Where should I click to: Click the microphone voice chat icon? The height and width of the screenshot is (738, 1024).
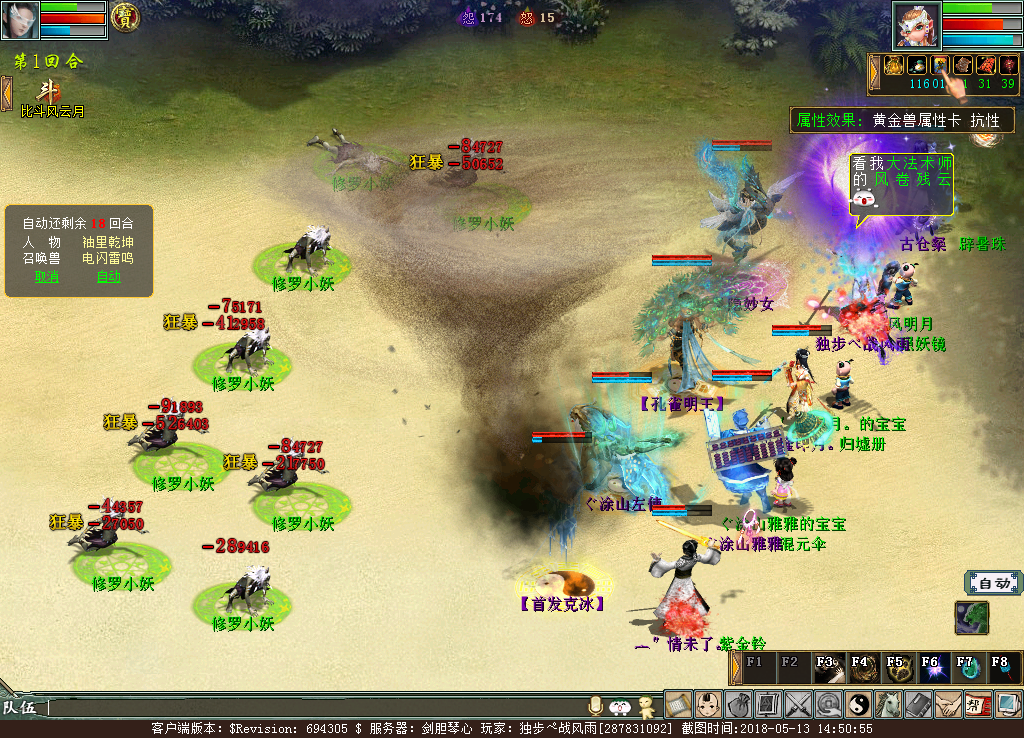(597, 706)
